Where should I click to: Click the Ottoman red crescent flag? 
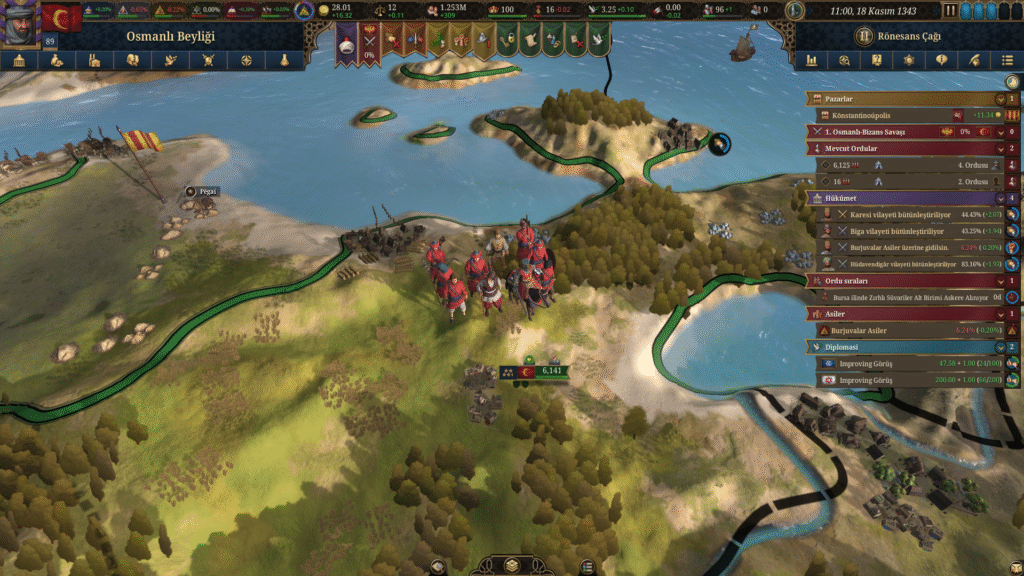pos(62,20)
